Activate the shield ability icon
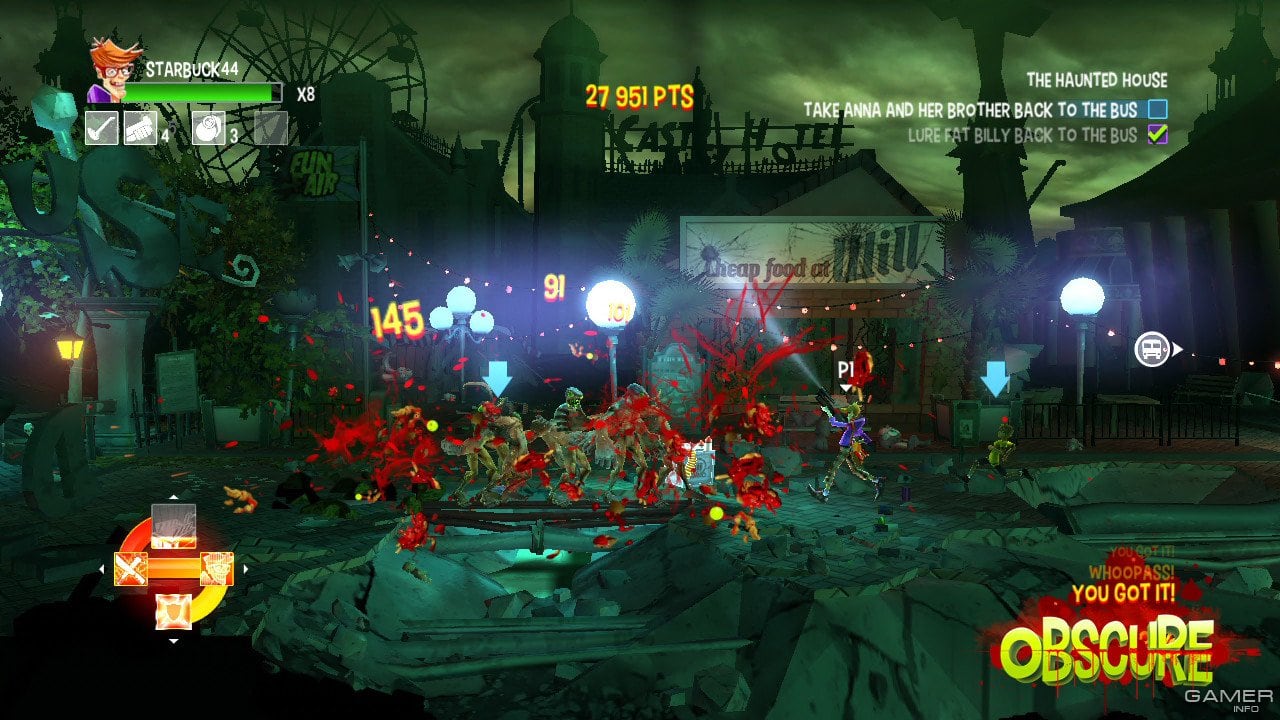This screenshot has height=720, width=1280. coord(174,611)
